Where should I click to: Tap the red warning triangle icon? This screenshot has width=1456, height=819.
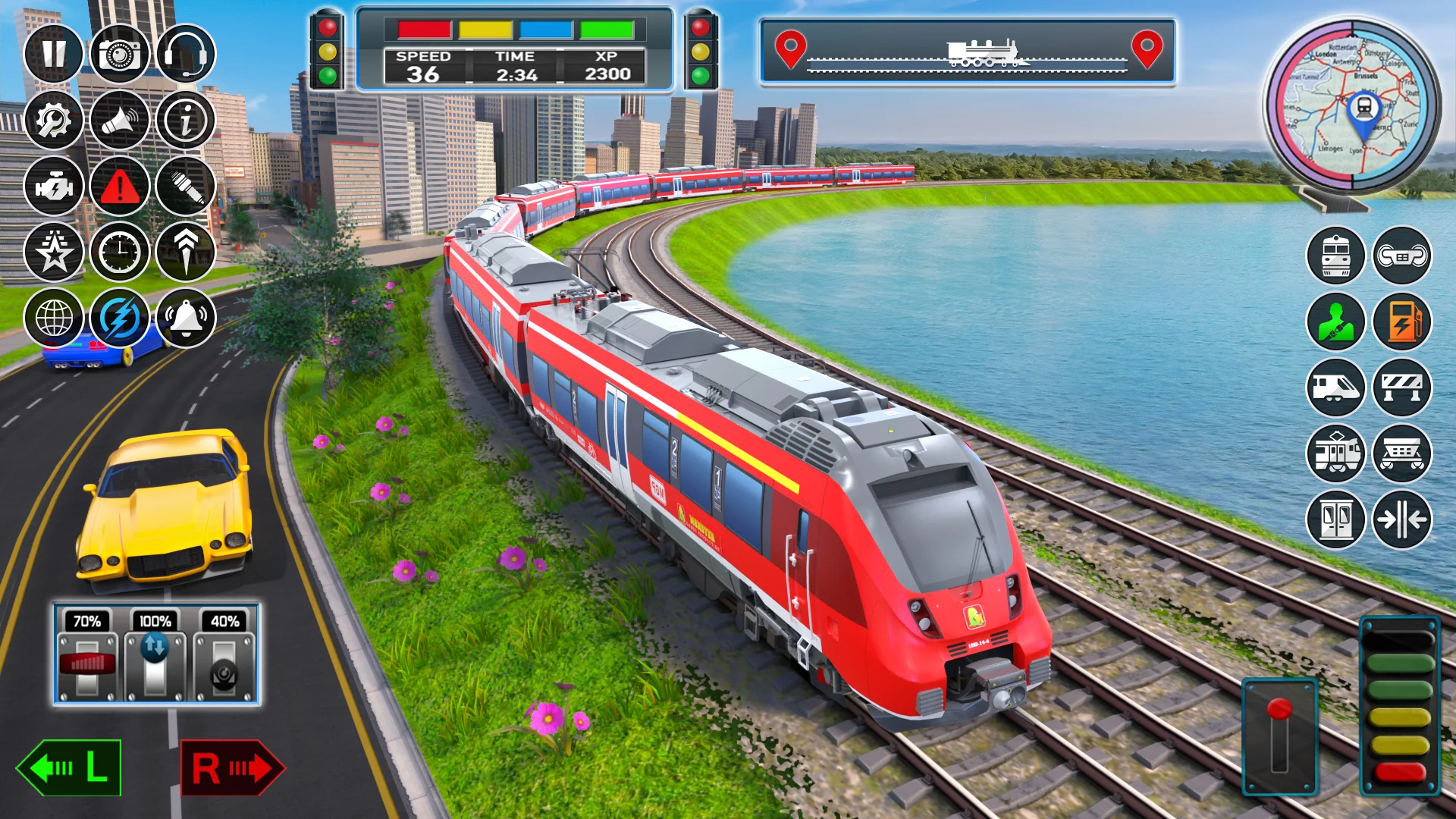pyautogui.click(x=120, y=186)
